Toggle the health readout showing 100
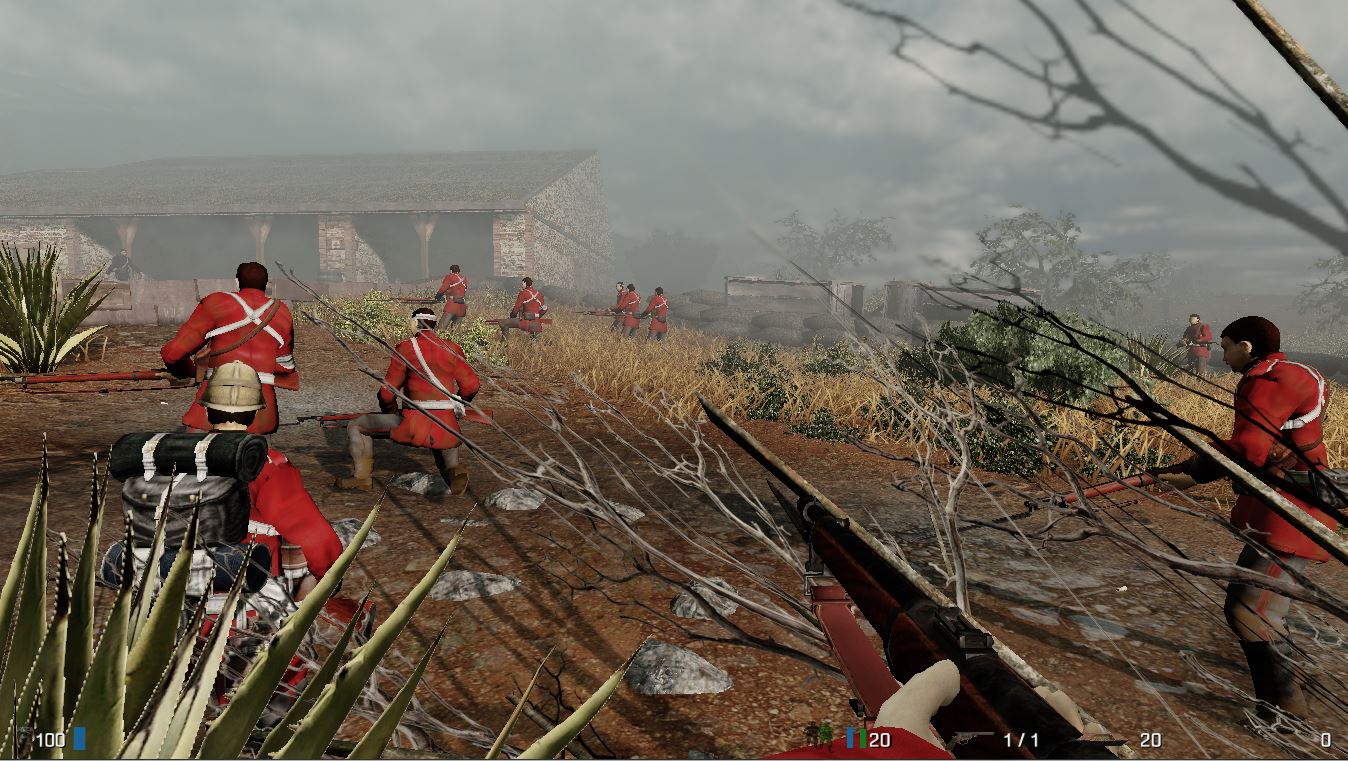Image resolution: width=1348 pixels, height=761 pixels. [50, 740]
